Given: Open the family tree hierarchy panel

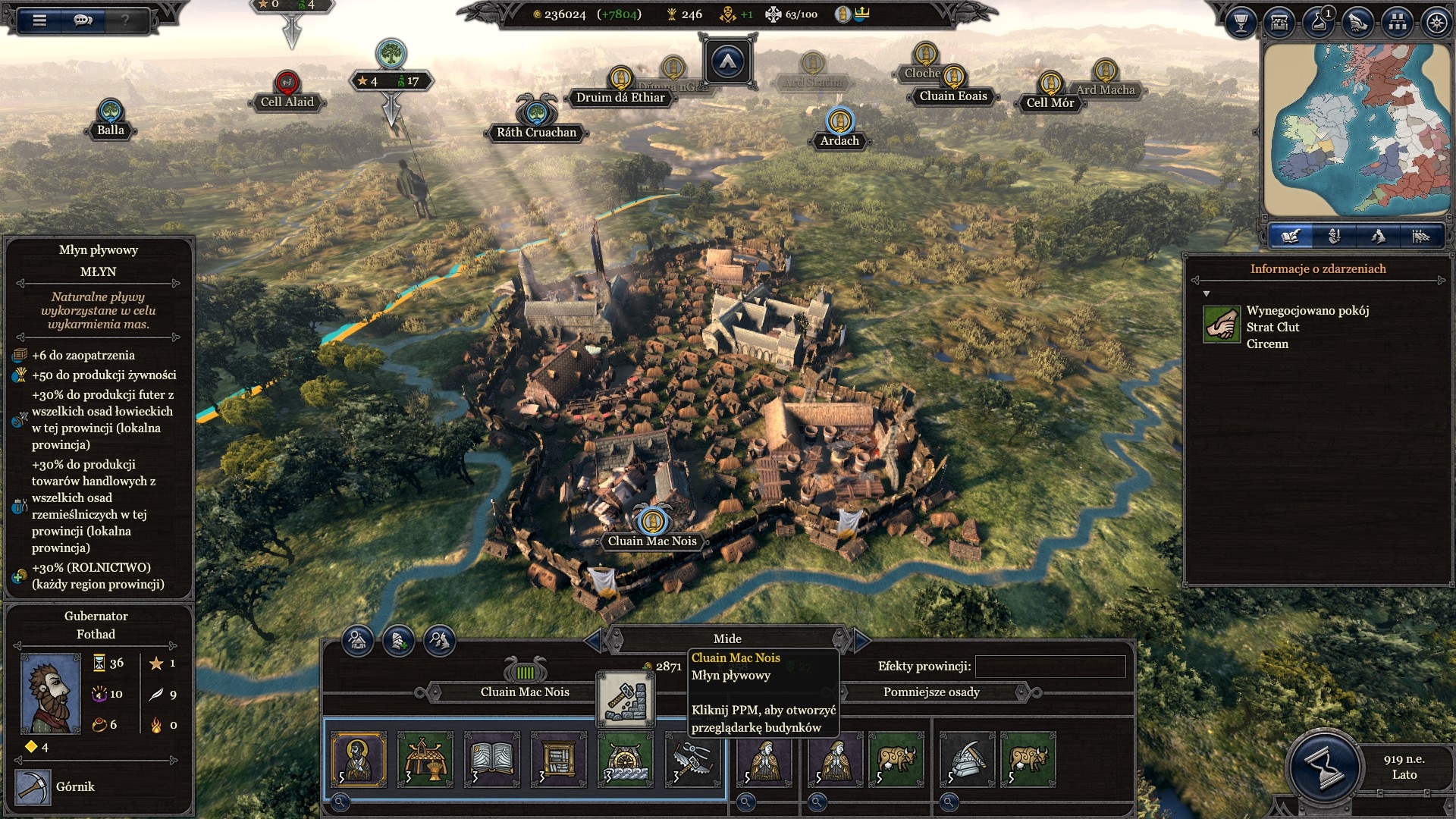Looking at the screenshot, I should 1397,23.
